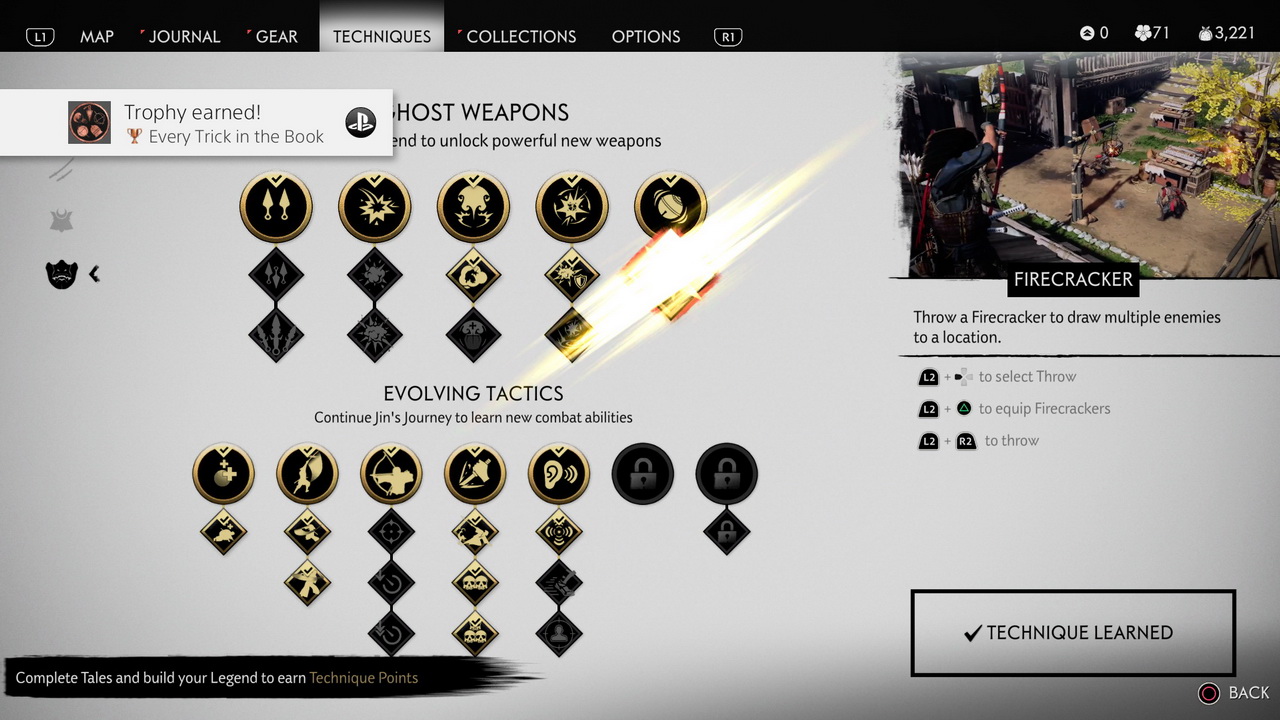Select the Techniques tab
The height and width of the screenshot is (720, 1280).
382,36
